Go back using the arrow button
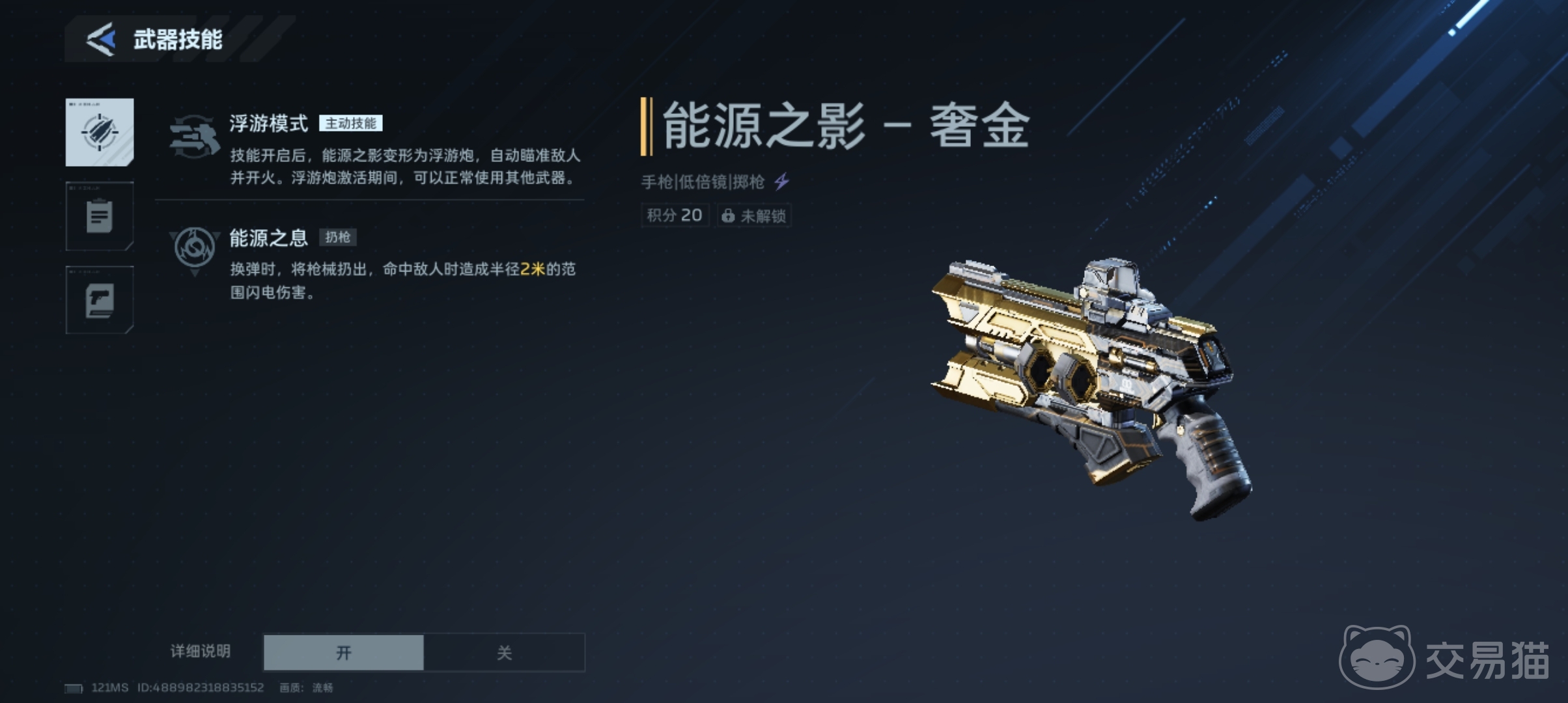The width and height of the screenshot is (1568, 703). pos(102,40)
